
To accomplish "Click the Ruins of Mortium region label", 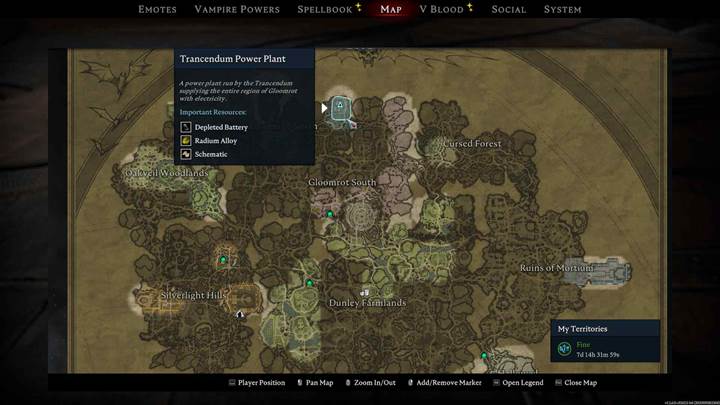I will coord(557,268).
